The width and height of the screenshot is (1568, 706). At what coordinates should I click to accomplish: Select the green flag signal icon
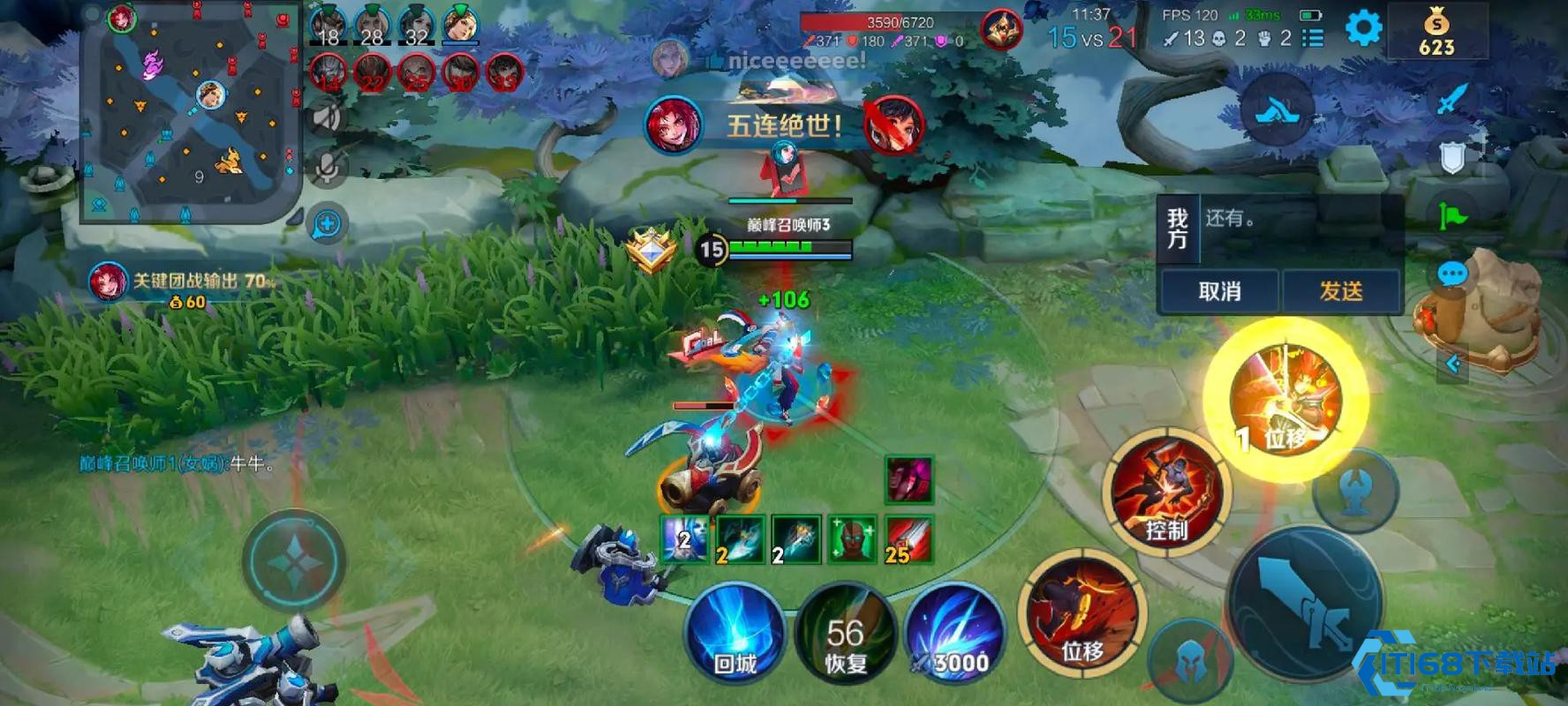[x=1452, y=214]
